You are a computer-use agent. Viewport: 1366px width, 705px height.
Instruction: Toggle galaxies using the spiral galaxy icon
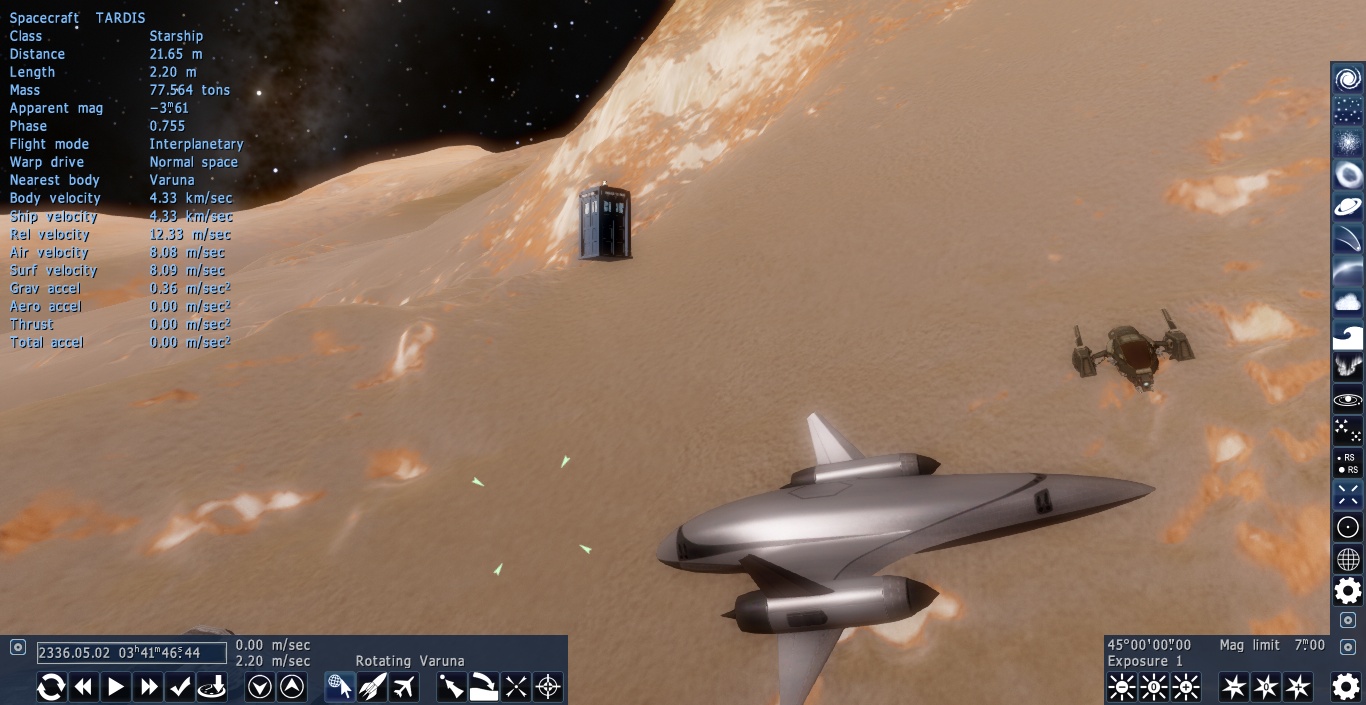[x=1348, y=79]
